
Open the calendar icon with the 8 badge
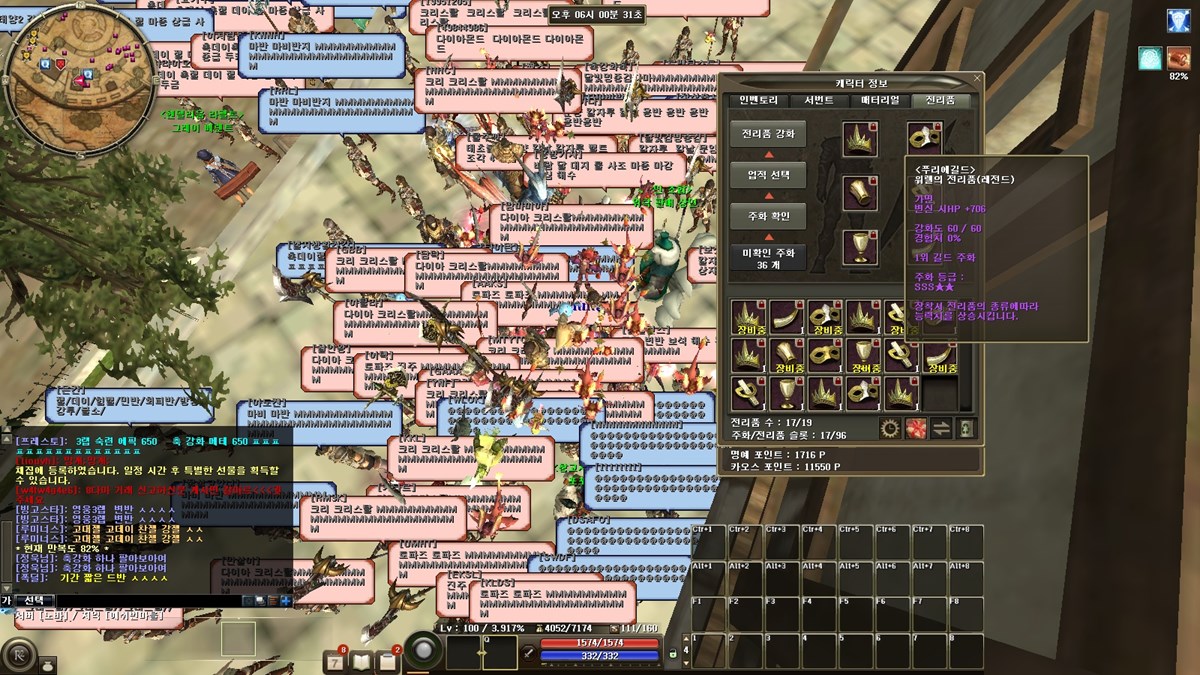pyautogui.click(x=337, y=661)
